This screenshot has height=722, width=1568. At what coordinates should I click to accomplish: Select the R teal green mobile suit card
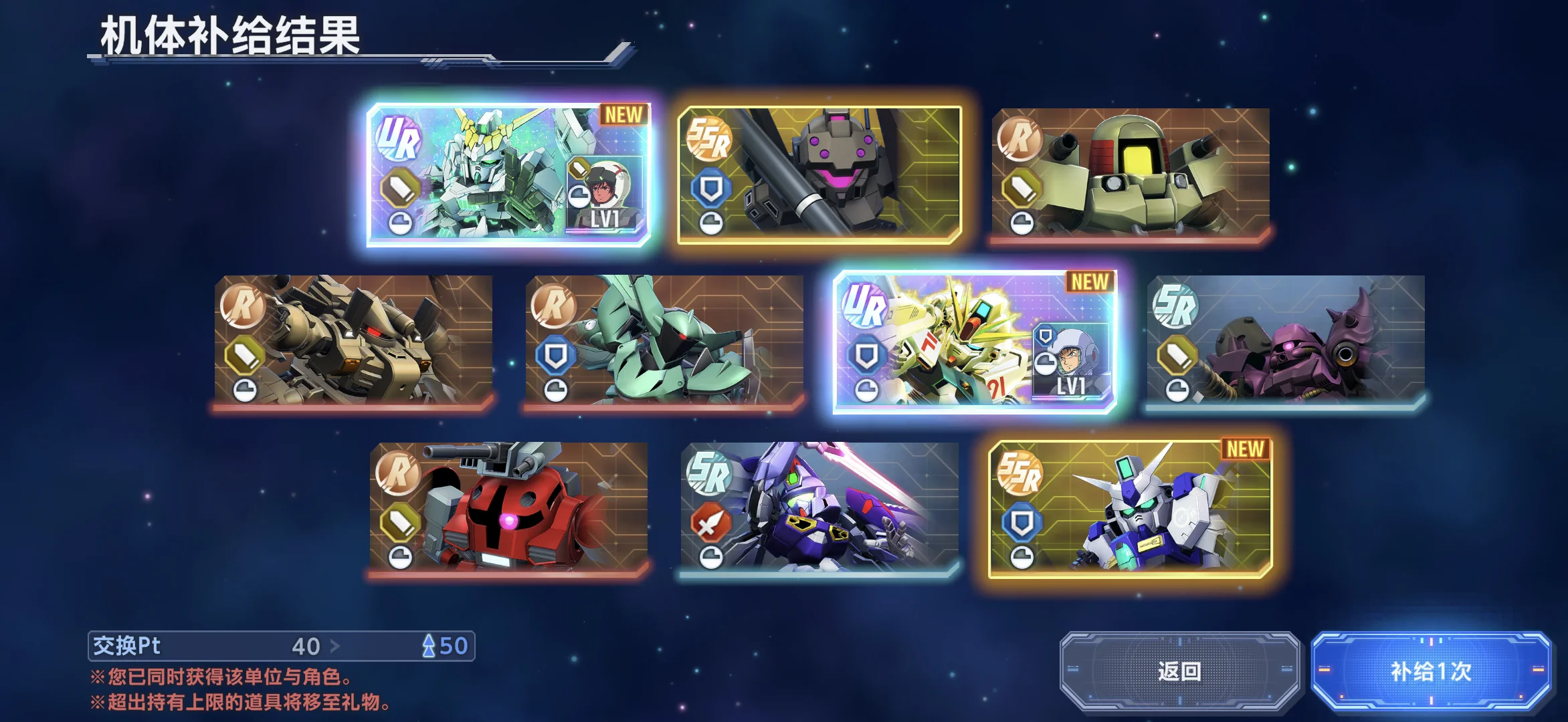[664, 341]
